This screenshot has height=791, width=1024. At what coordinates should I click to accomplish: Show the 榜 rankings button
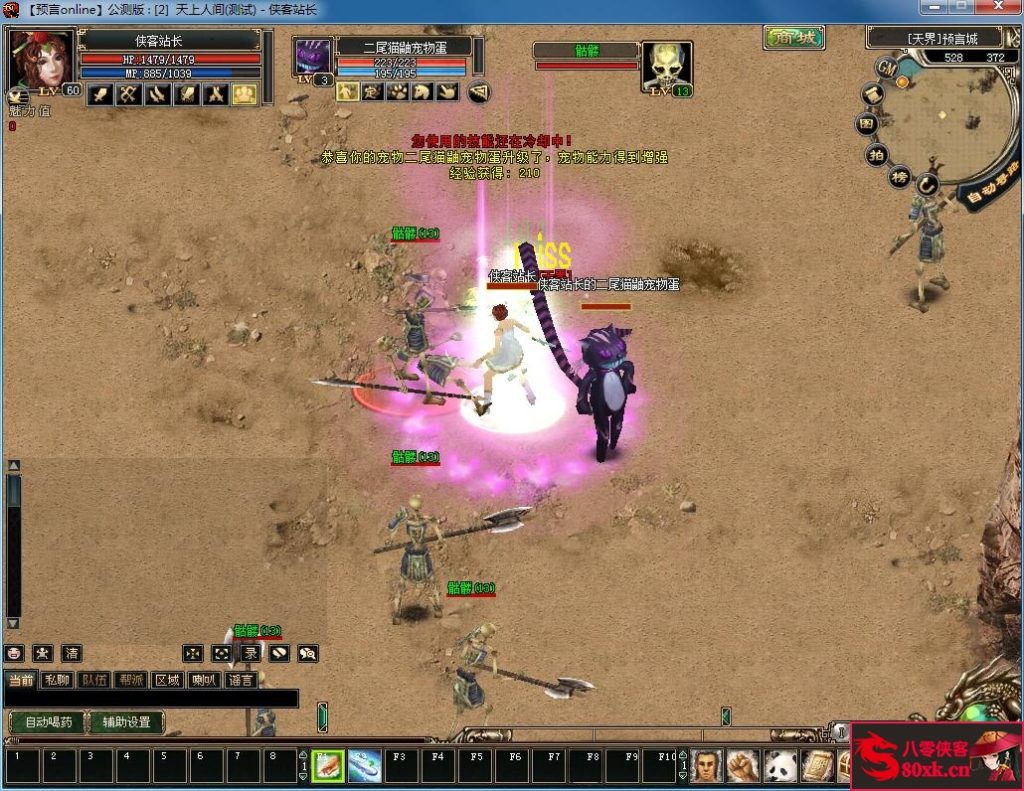[900, 178]
